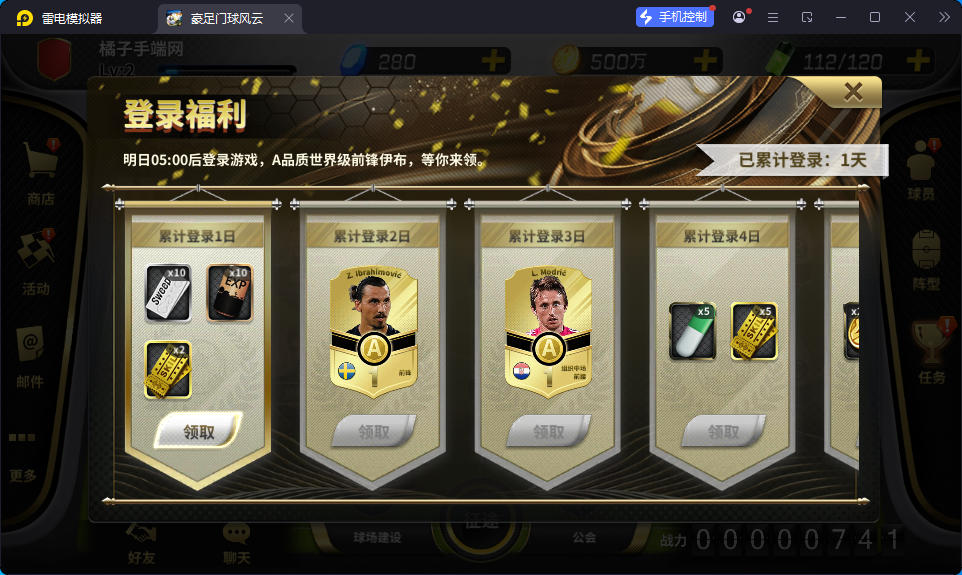Viewport: 962px width, 575px height.
Task: Open the 球员 players menu
Action: pyautogui.click(x=920, y=168)
